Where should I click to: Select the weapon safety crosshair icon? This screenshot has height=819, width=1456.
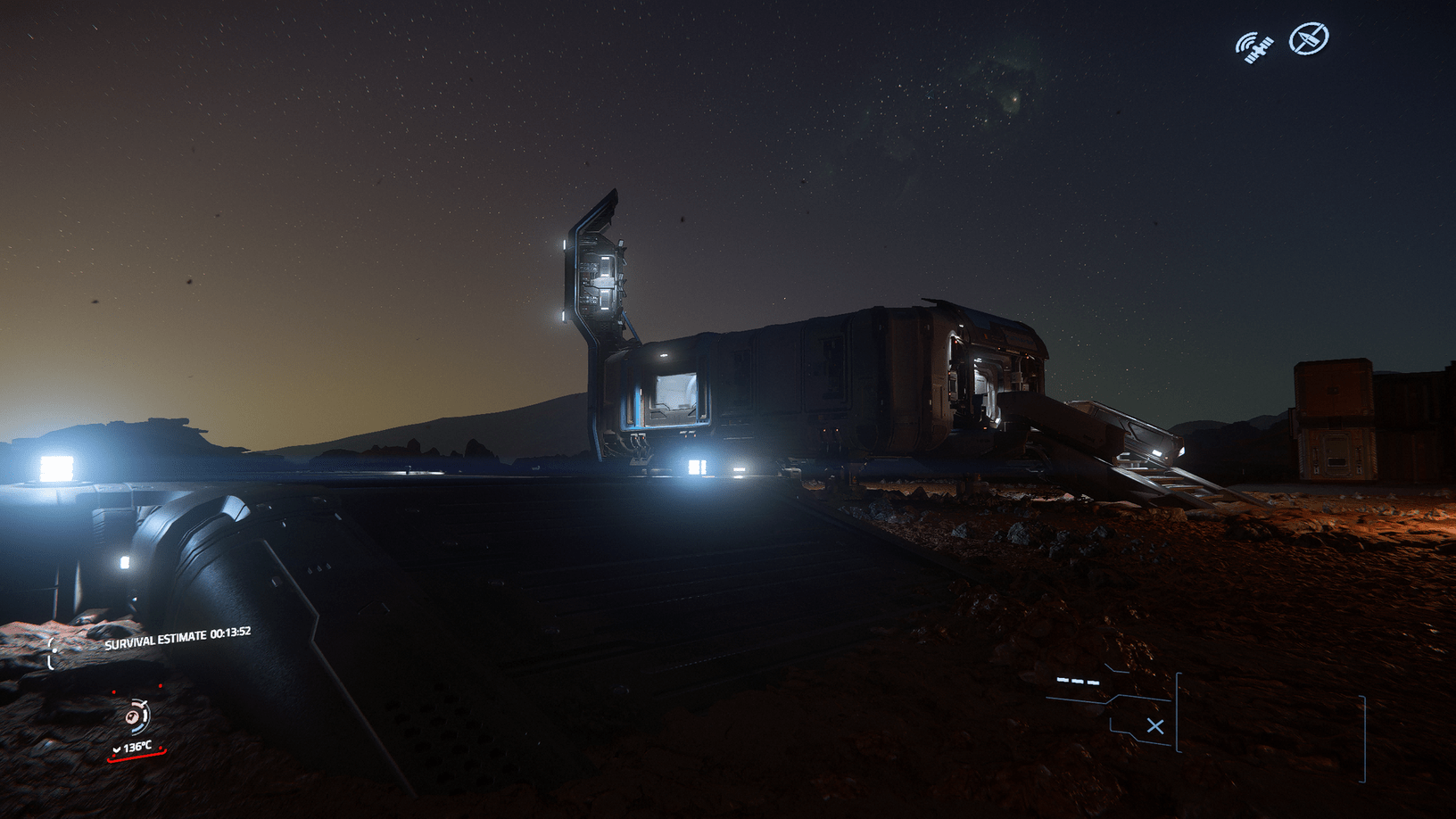[1306, 39]
